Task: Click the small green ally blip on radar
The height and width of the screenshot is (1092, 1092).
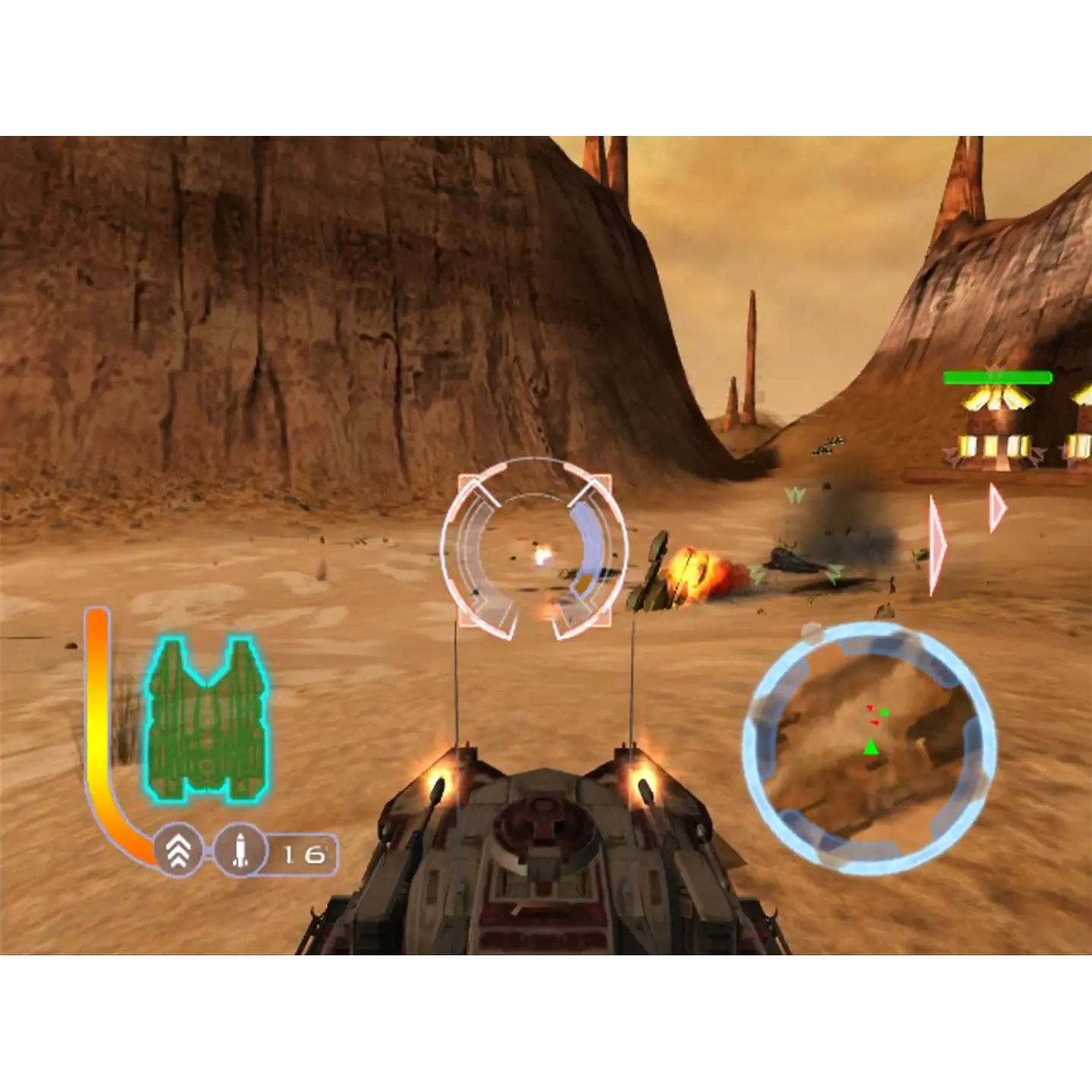Action: tap(886, 712)
